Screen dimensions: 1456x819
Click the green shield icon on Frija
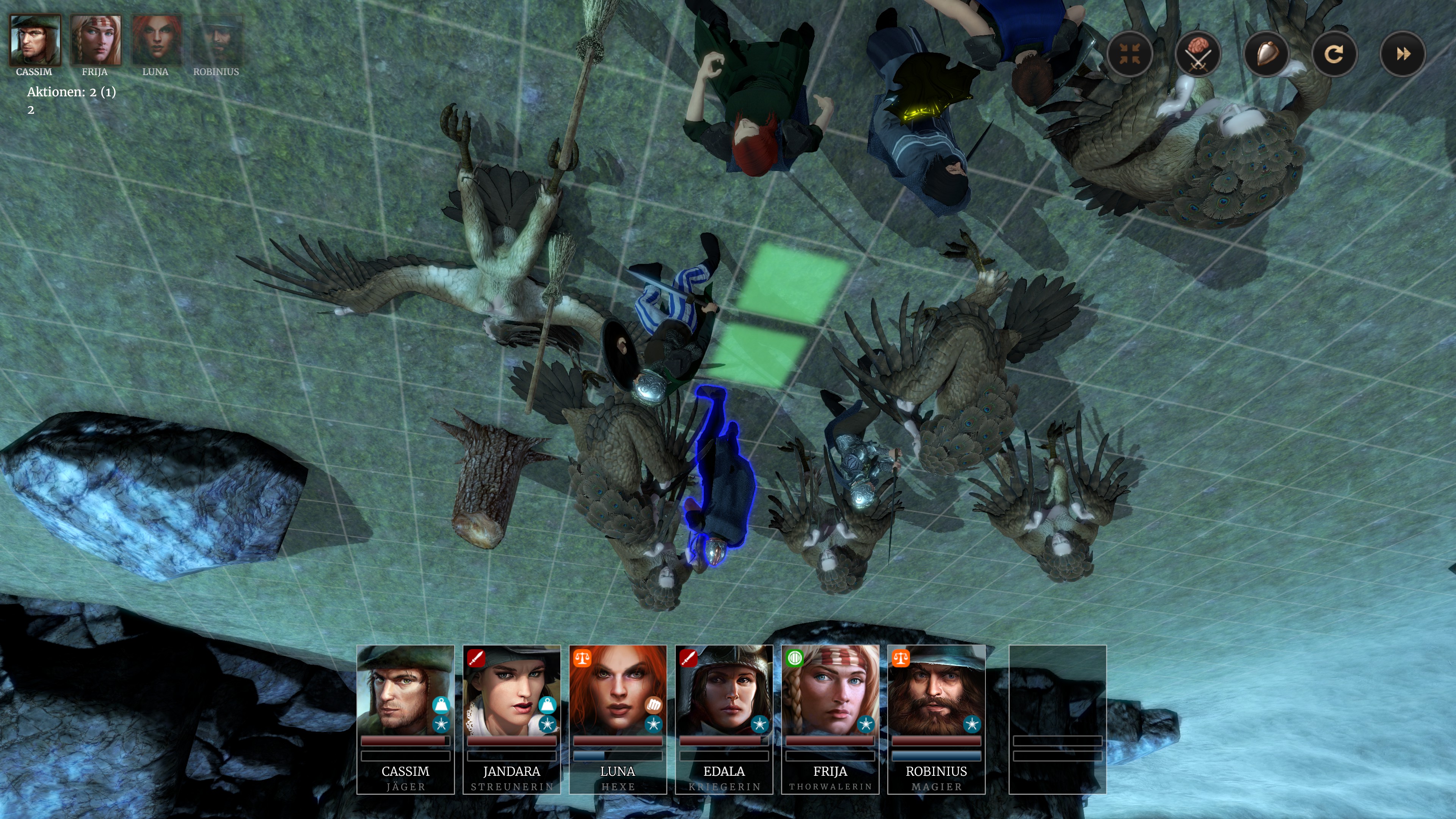pyautogui.click(x=794, y=658)
